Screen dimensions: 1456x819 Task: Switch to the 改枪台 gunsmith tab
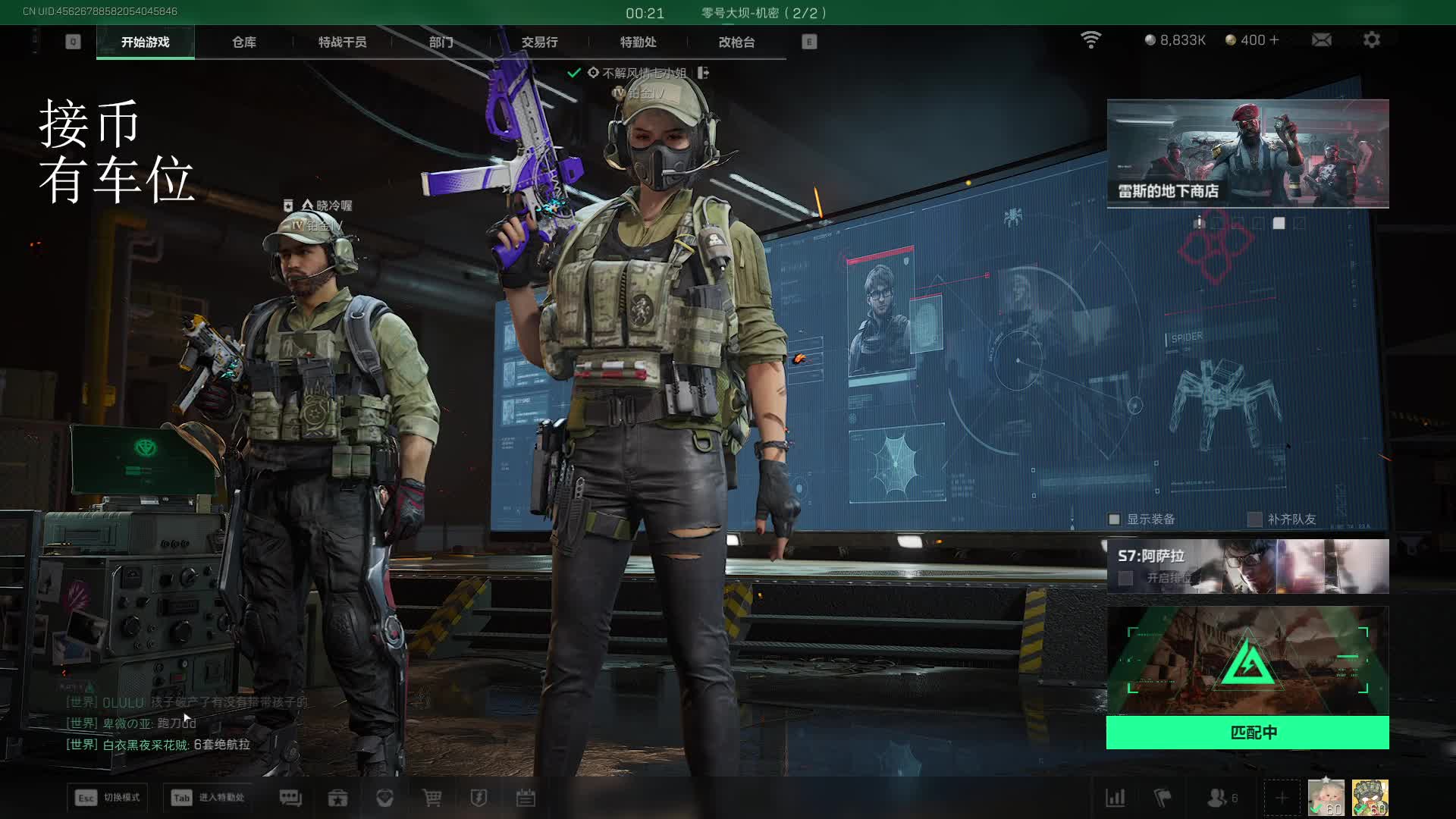pyautogui.click(x=736, y=42)
